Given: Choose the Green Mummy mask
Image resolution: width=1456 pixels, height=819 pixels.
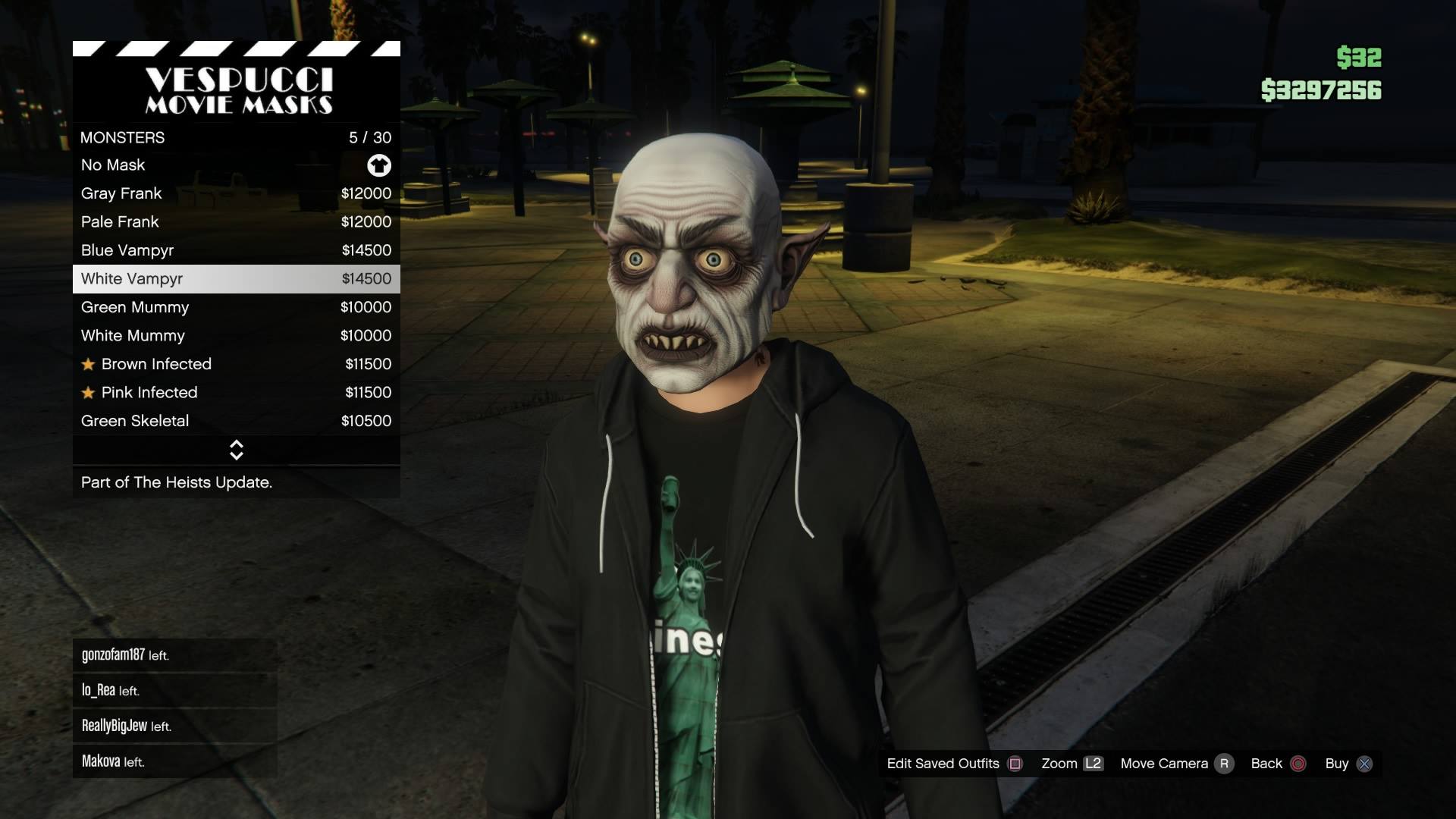Looking at the screenshot, I should tap(236, 307).
